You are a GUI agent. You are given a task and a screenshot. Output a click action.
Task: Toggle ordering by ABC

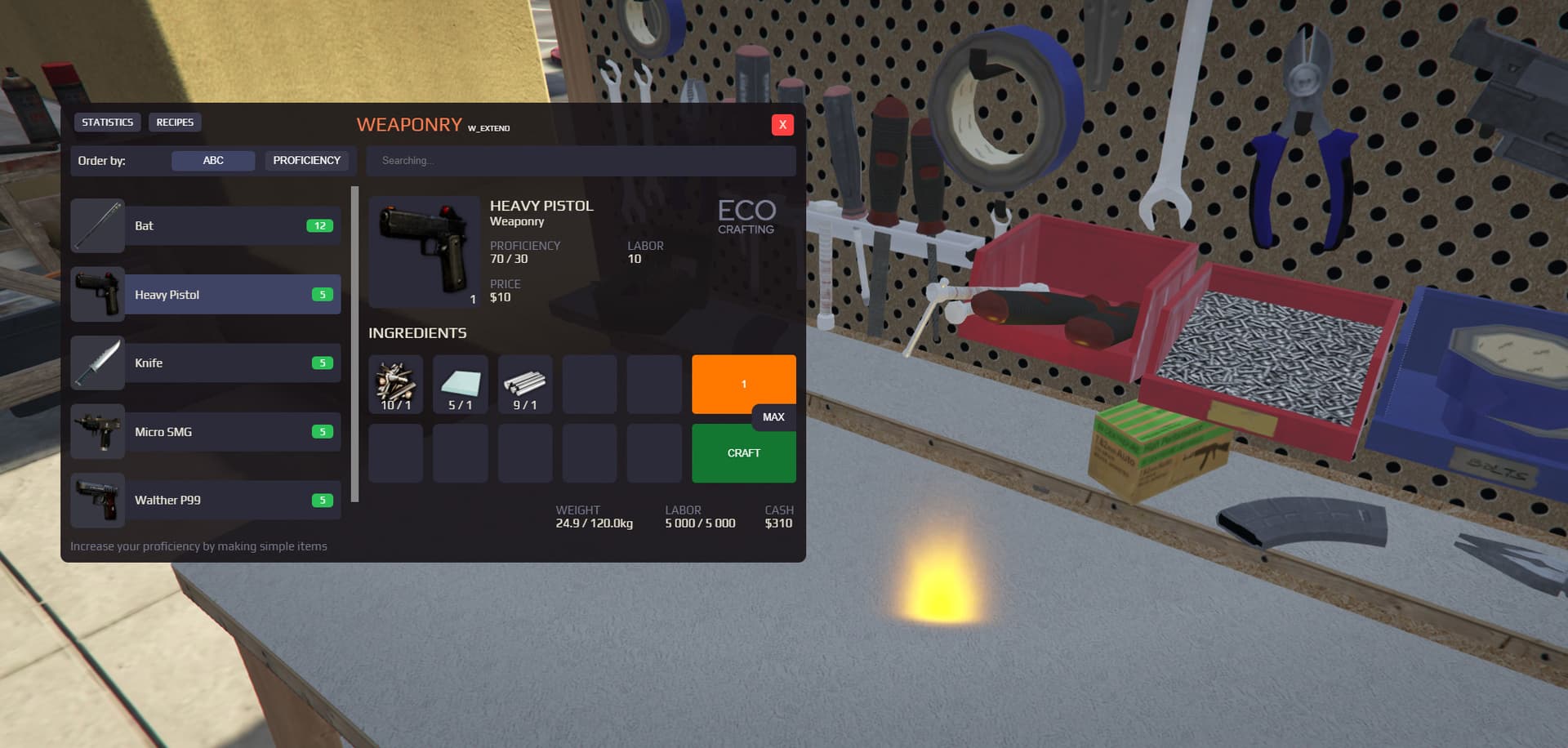click(213, 160)
